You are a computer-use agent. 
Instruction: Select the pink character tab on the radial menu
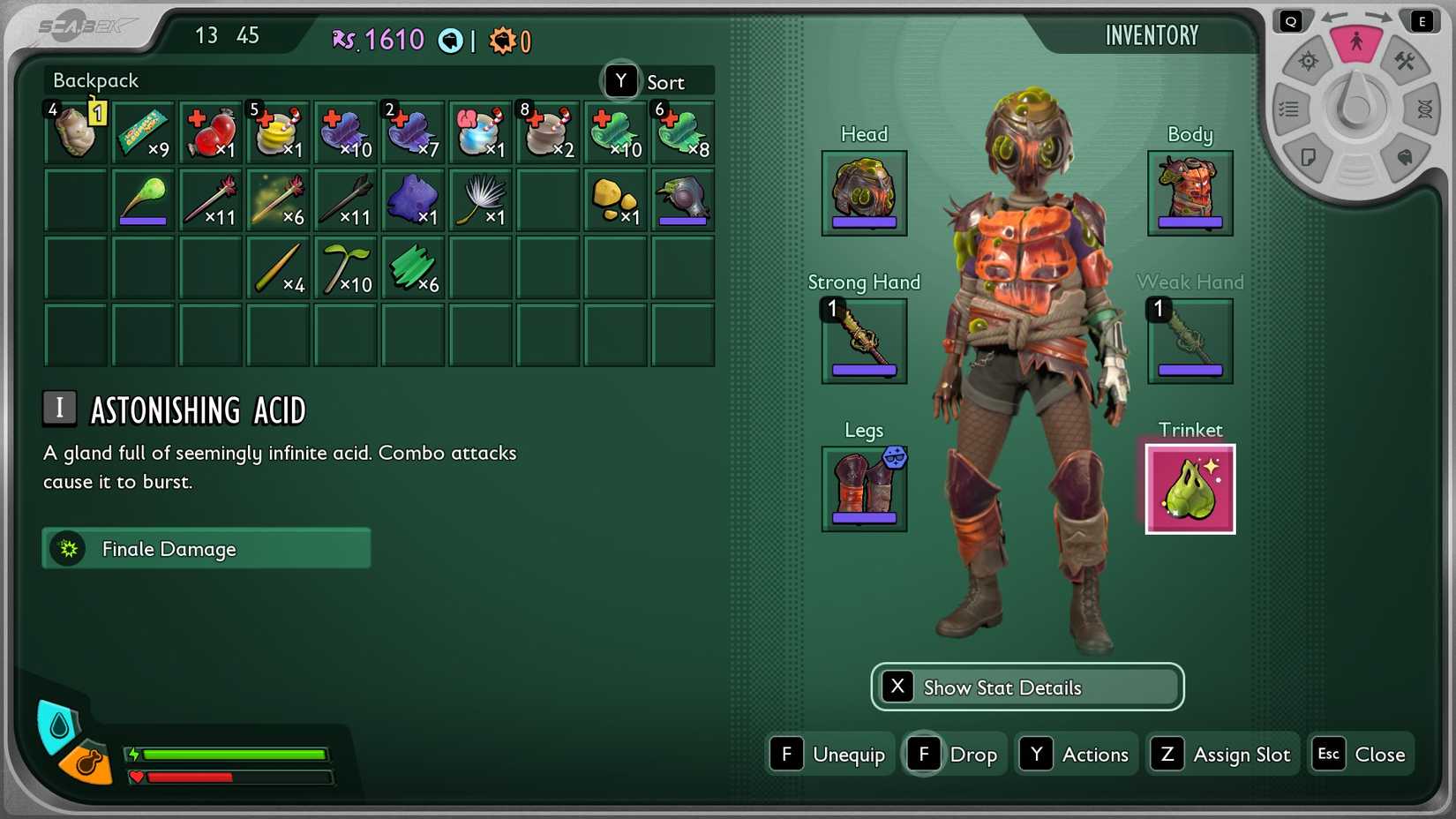pyautogui.click(x=1357, y=42)
